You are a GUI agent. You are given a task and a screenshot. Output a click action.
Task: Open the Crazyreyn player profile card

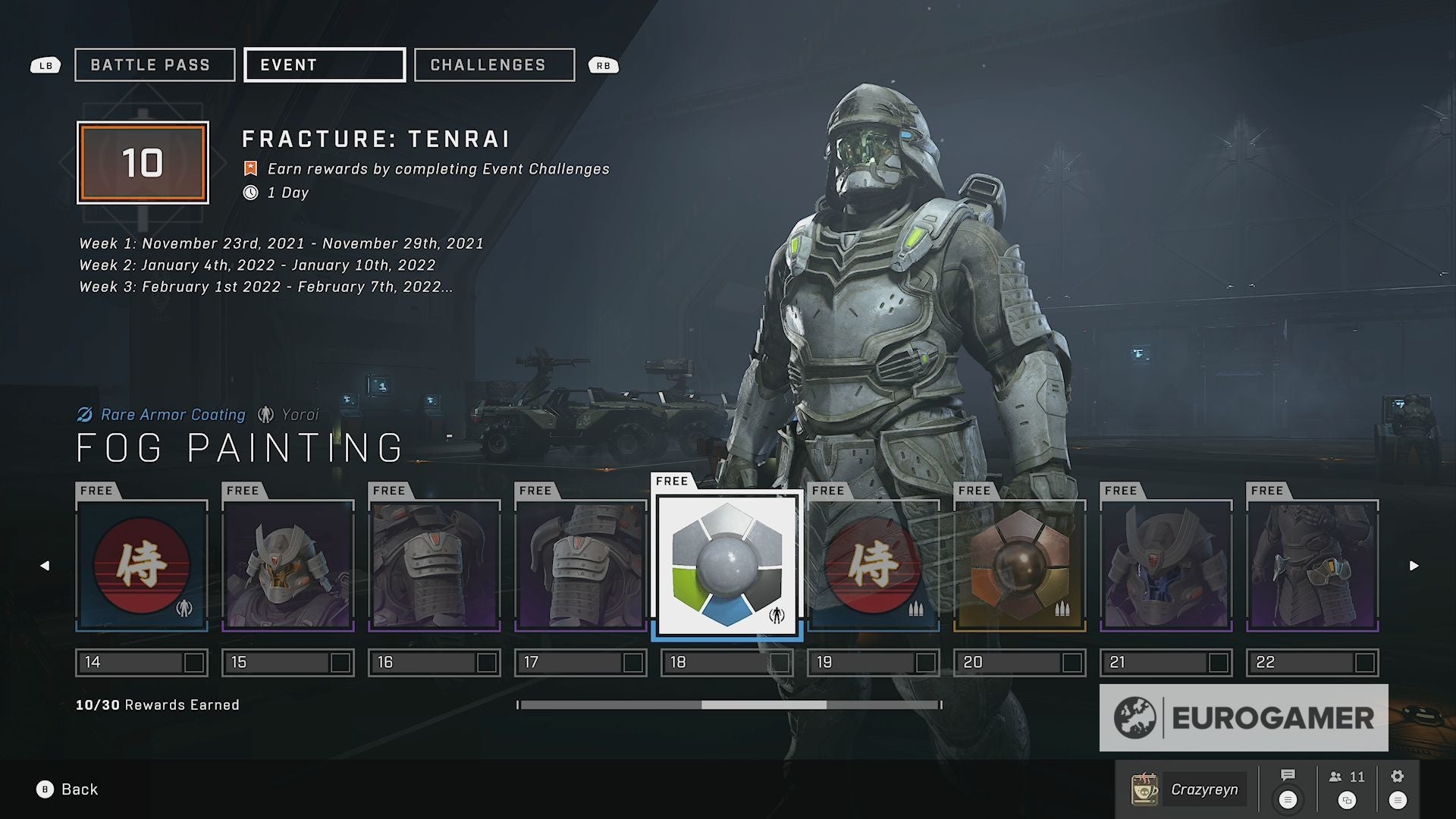[1188, 789]
